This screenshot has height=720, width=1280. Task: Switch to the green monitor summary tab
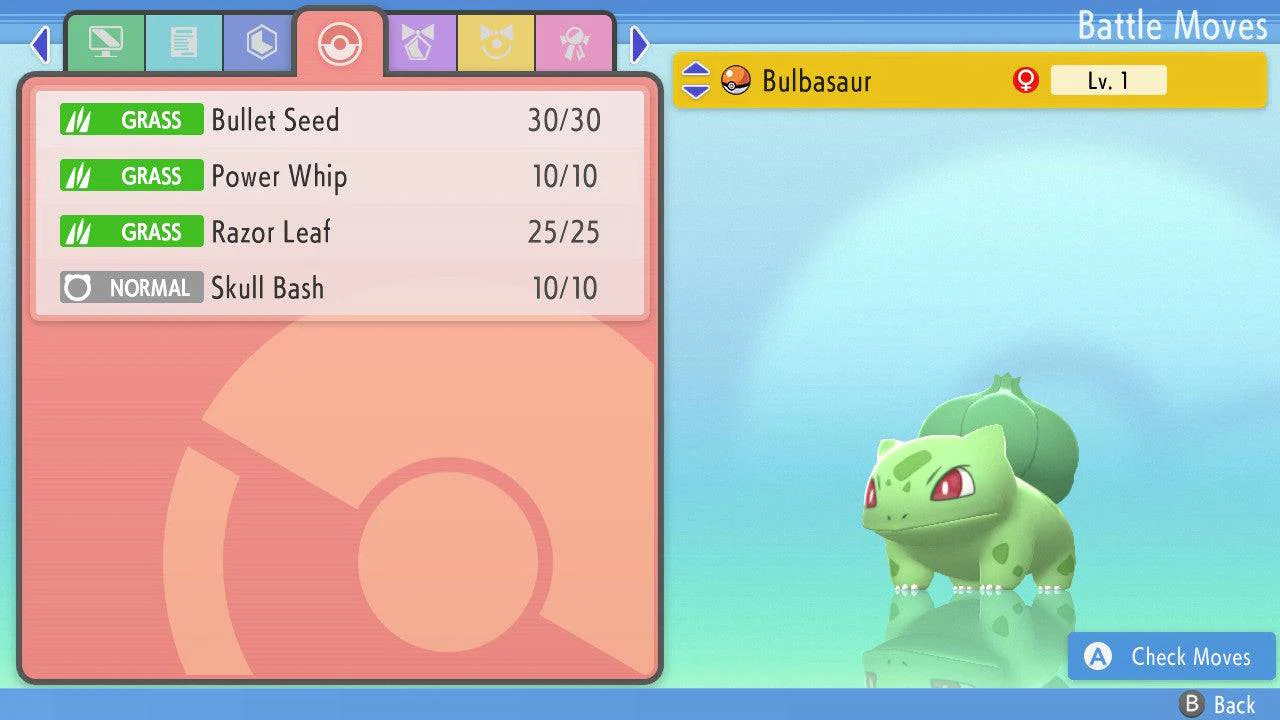[x=106, y=43]
